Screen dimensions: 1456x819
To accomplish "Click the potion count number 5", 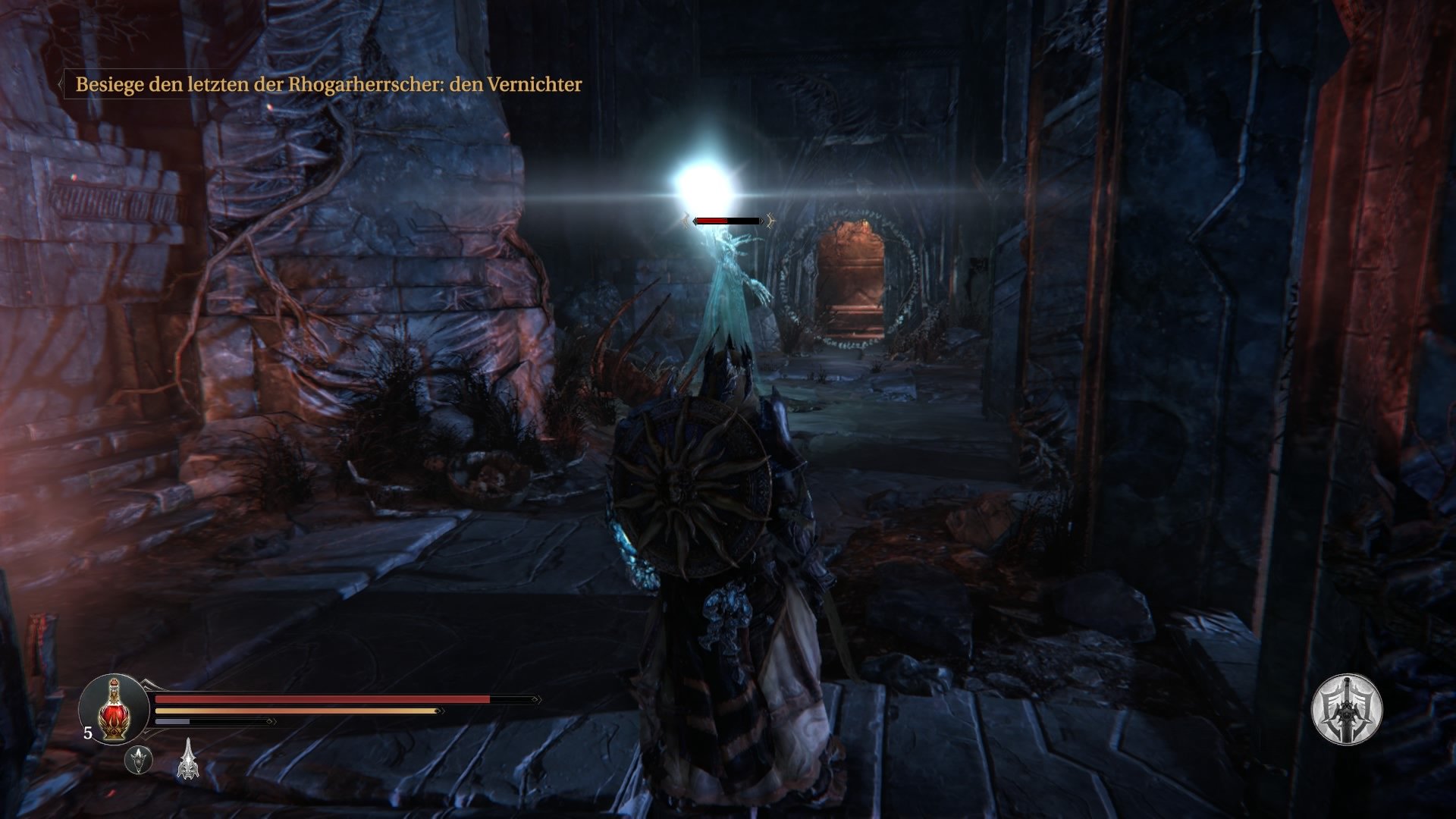I will tap(87, 732).
